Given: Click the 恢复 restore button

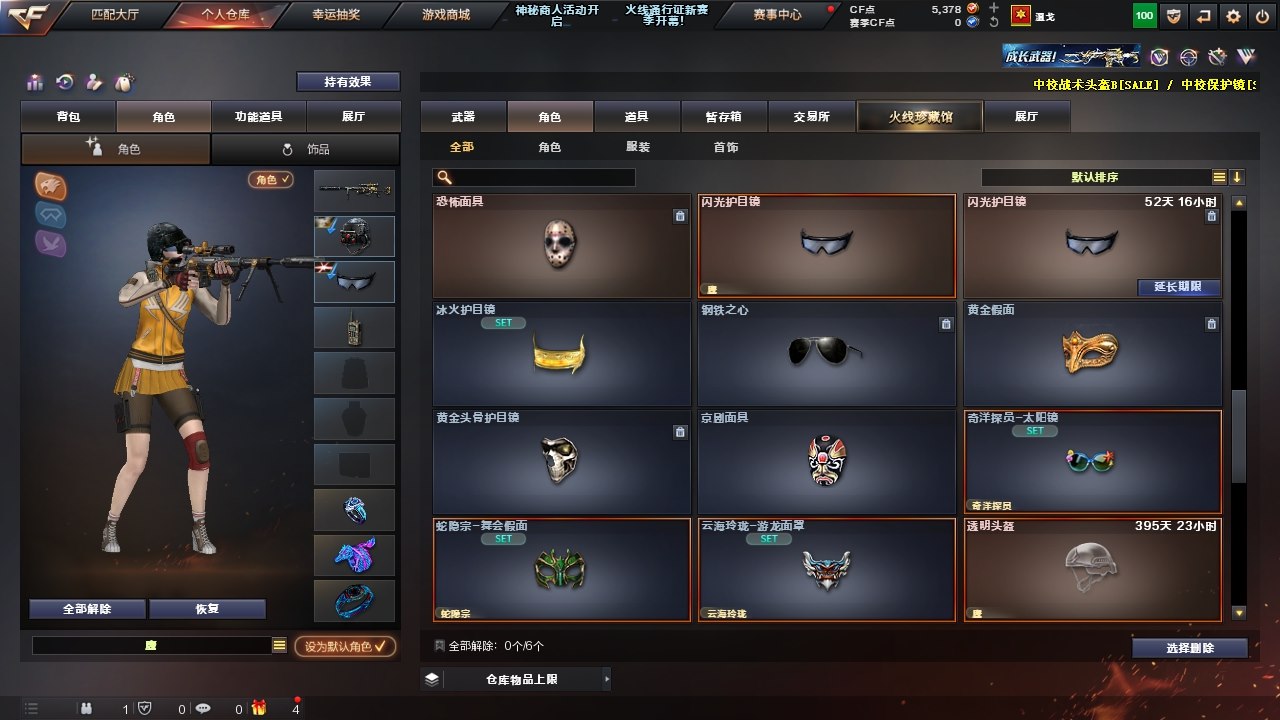Looking at the screenshot, I should click(207, 609).
